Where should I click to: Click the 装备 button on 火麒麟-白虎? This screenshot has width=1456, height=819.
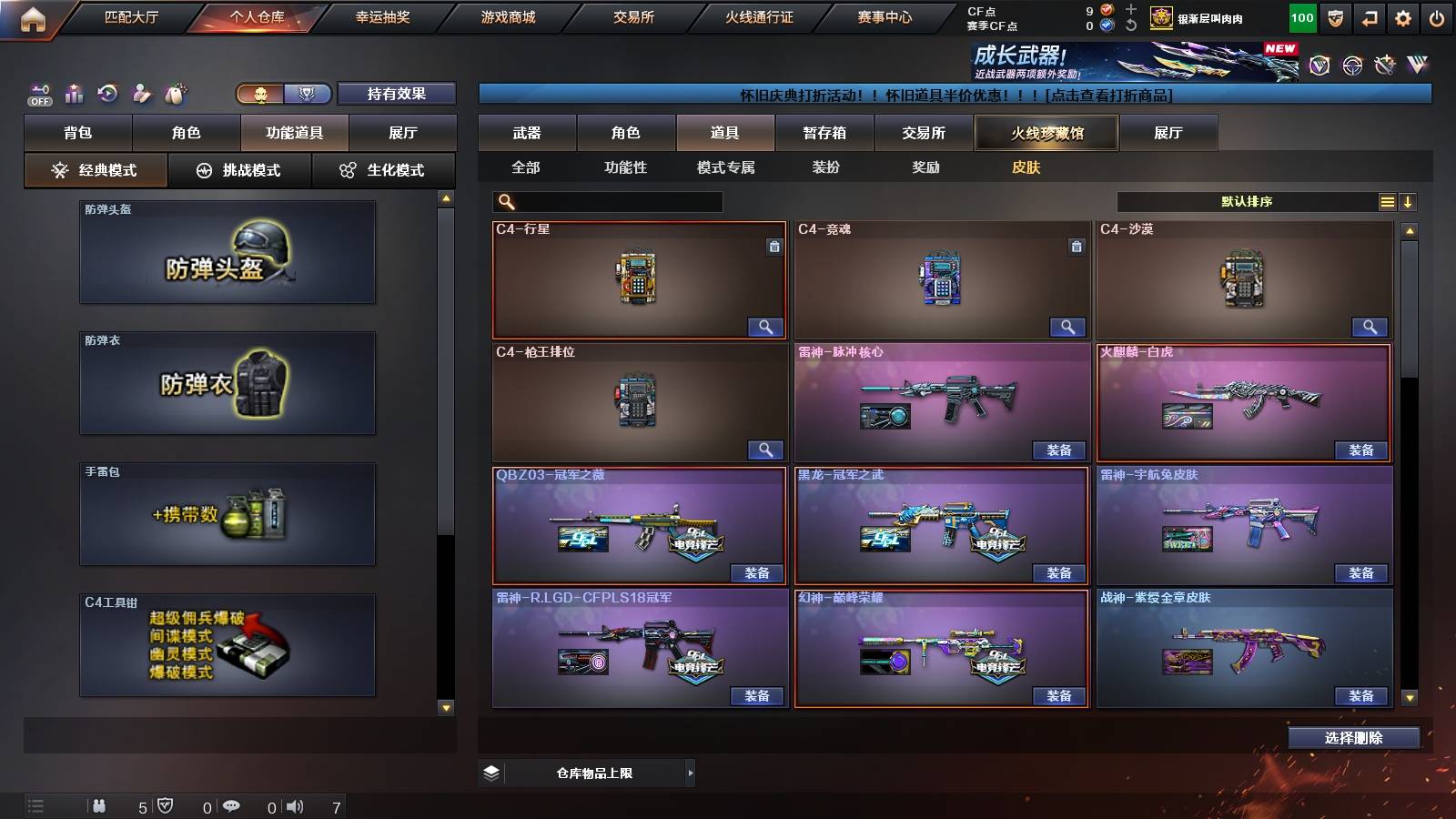point(1359,450)
